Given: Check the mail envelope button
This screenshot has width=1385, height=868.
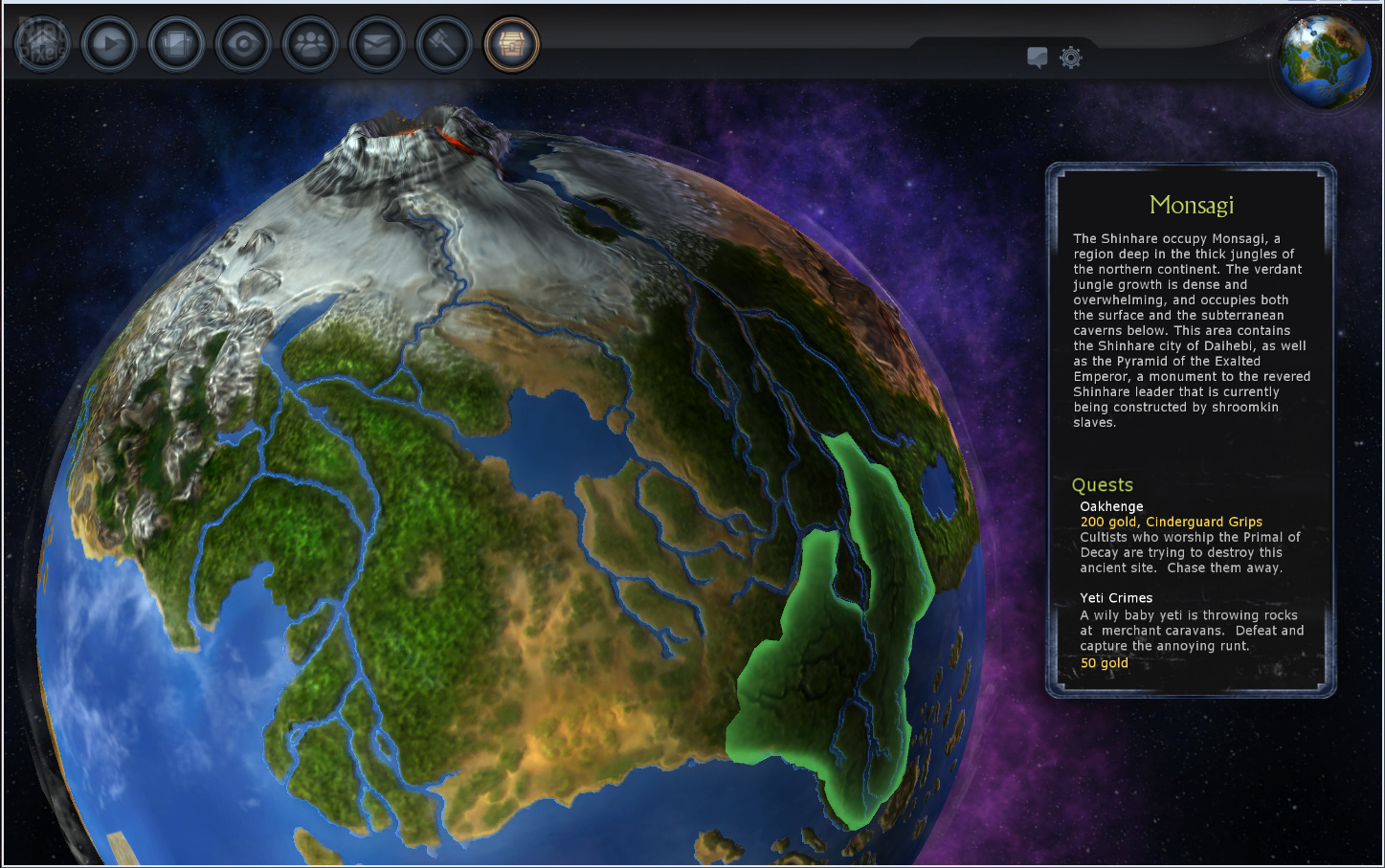Looking at the screenshot, I should tap(377, 44).
